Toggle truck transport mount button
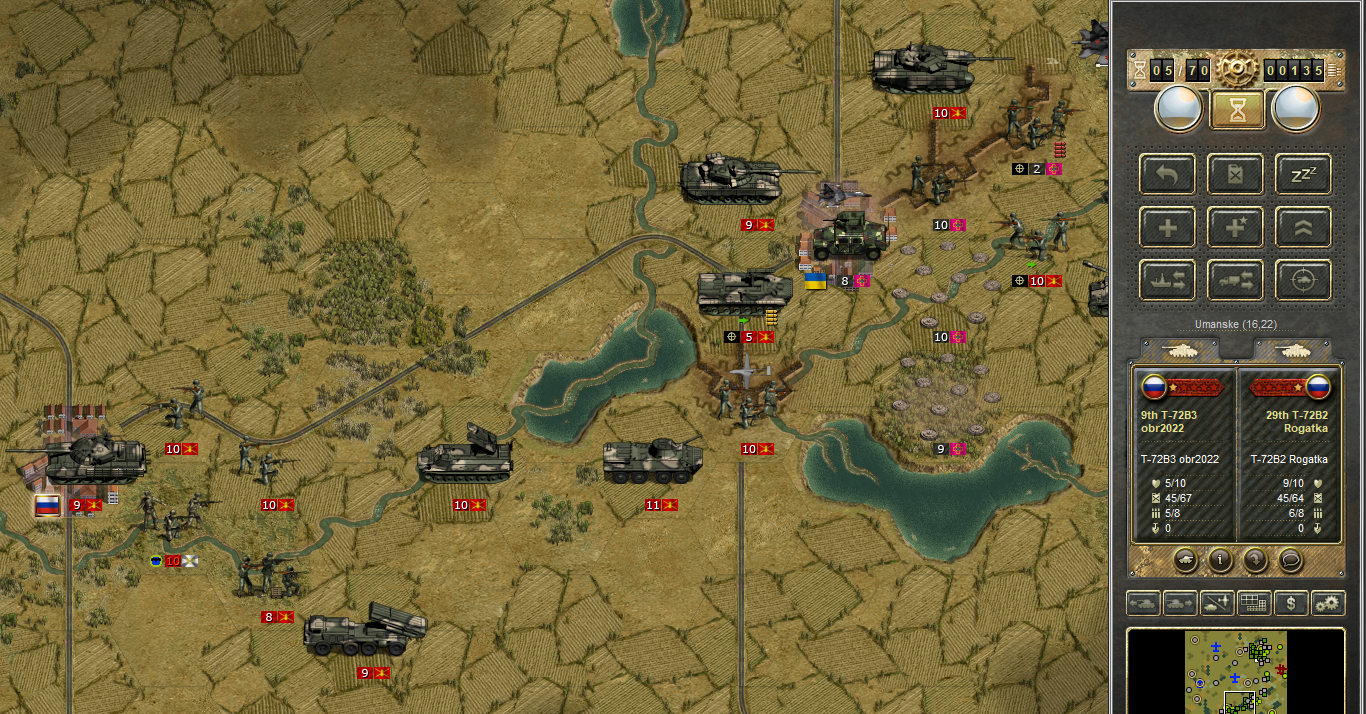Viewport: 1366px width, 714px height. pyautogui.click(x=1237, y=280)
